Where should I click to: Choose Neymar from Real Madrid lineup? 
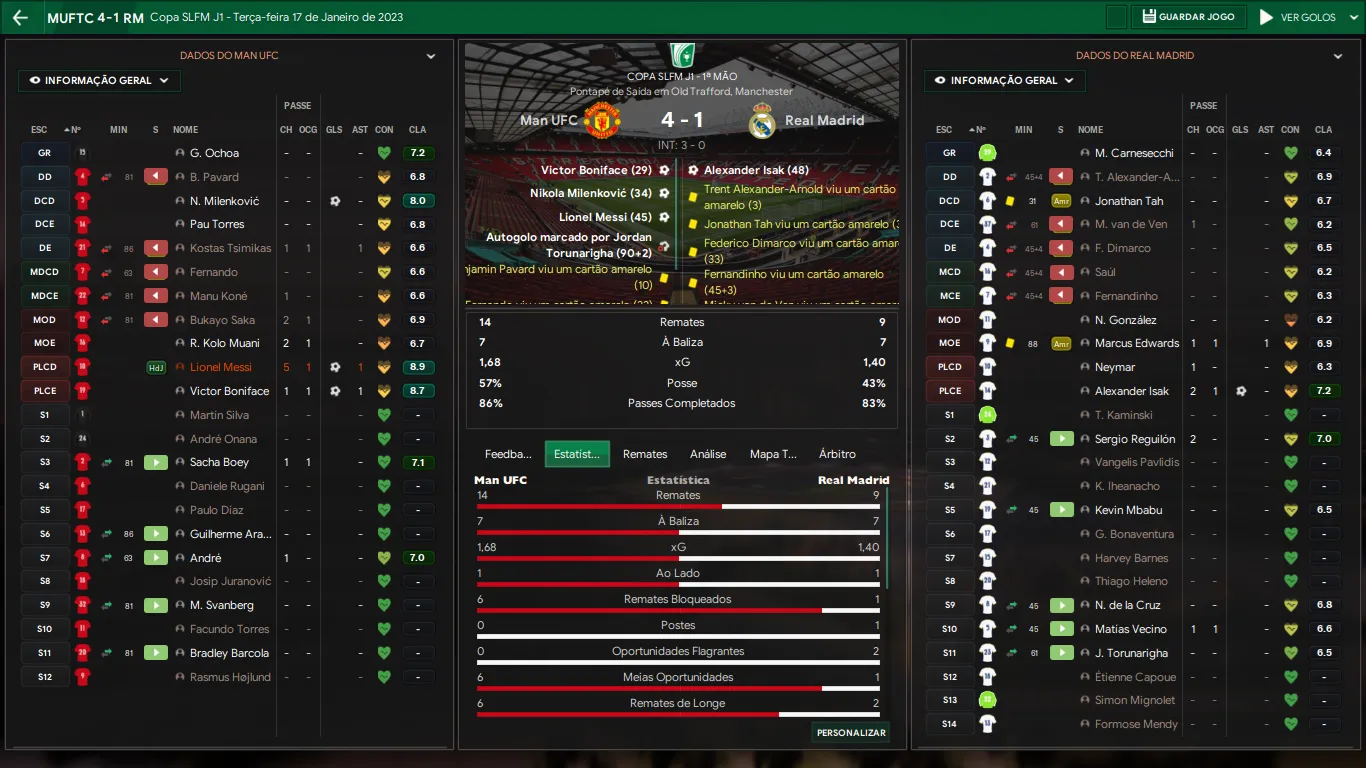tap(1115, 367)
